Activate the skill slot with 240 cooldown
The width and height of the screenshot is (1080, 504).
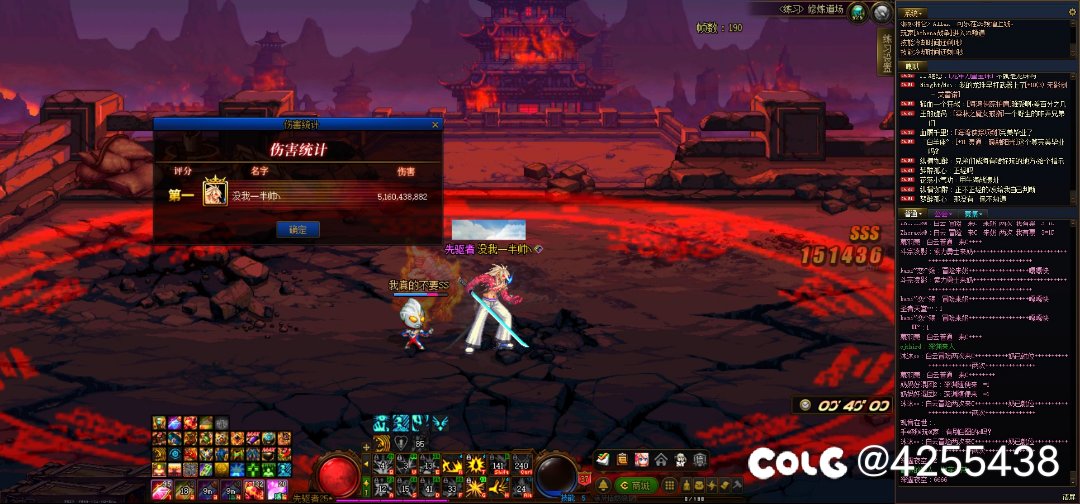[522, 464]
